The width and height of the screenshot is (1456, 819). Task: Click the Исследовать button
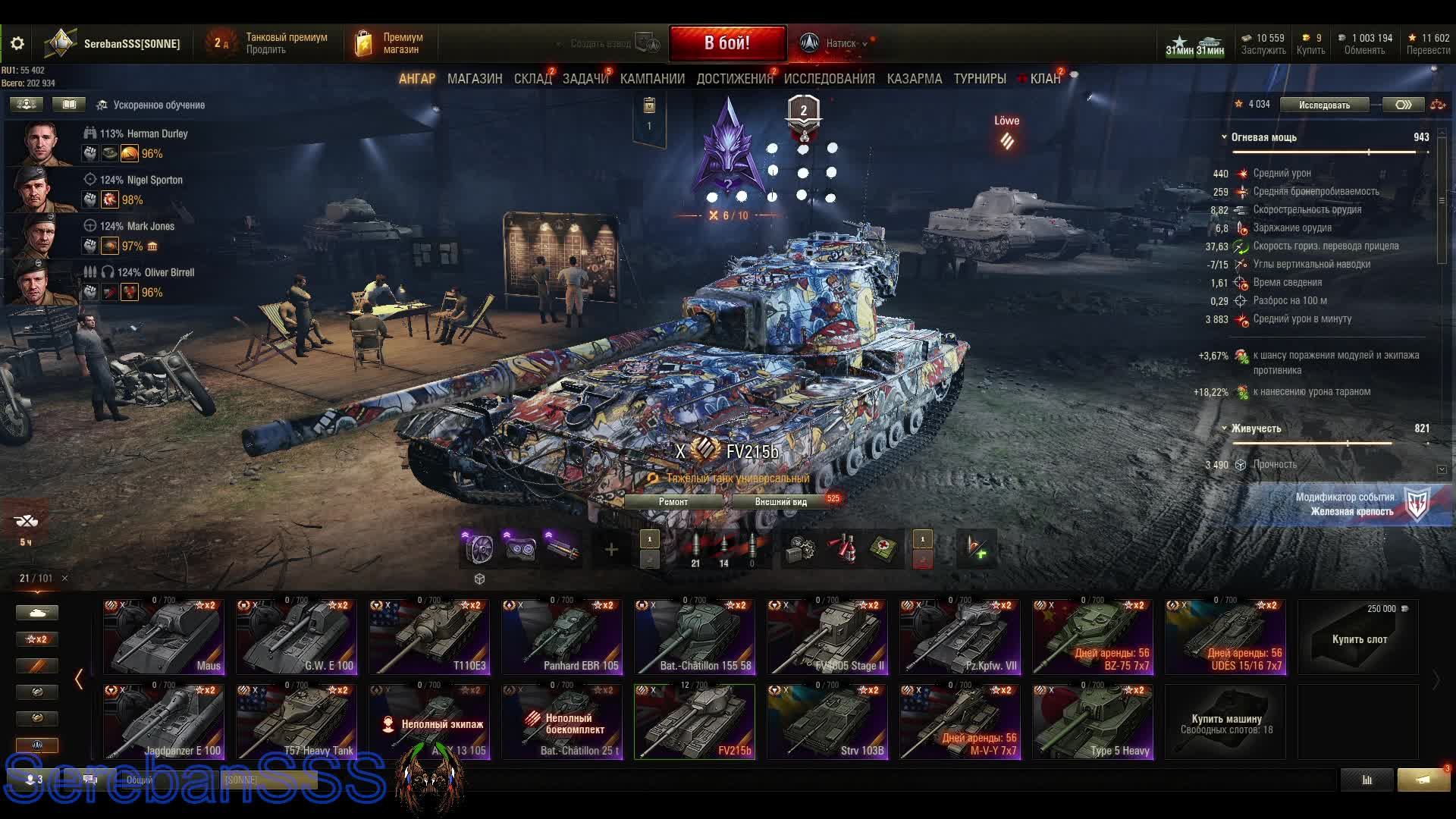(x=1324, y=105)
